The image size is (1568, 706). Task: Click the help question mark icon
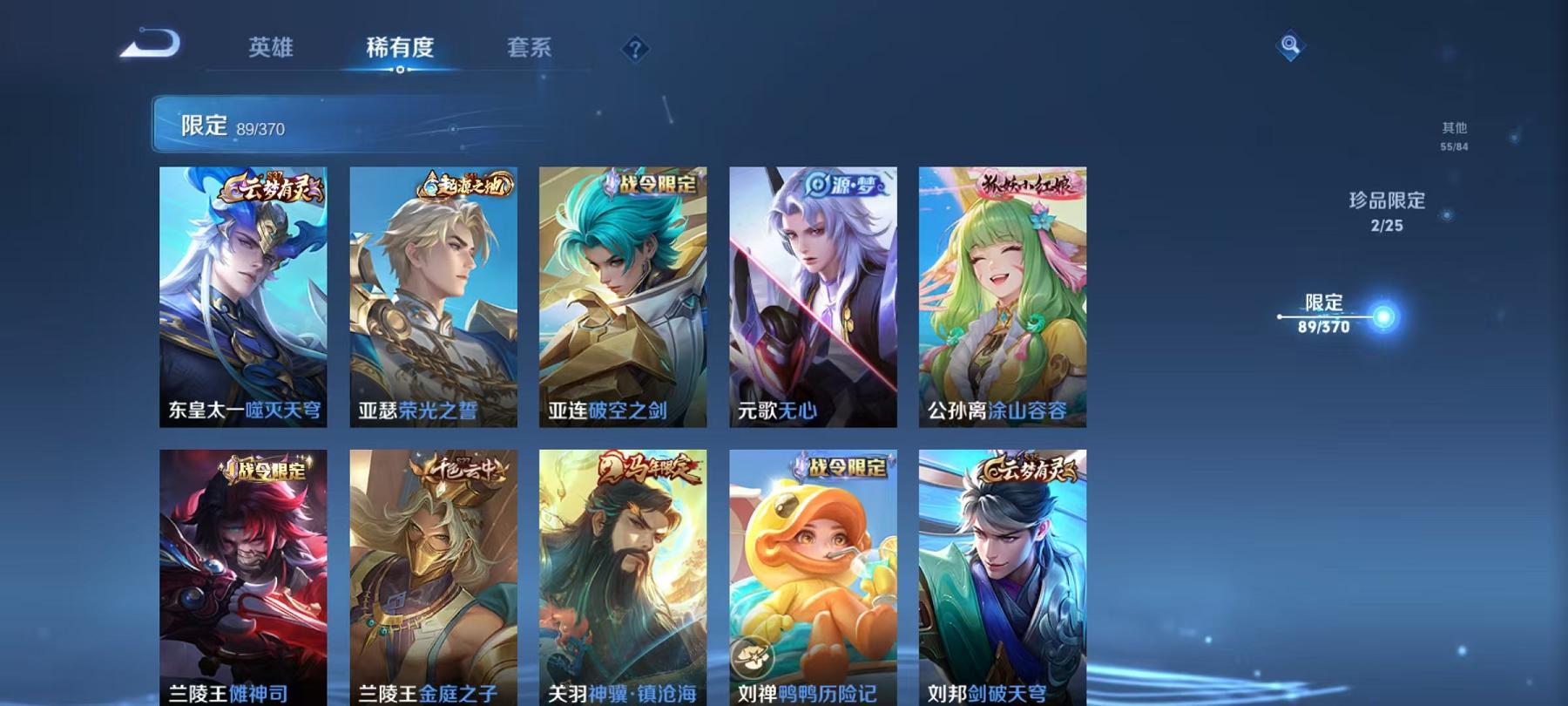(635, 49)
